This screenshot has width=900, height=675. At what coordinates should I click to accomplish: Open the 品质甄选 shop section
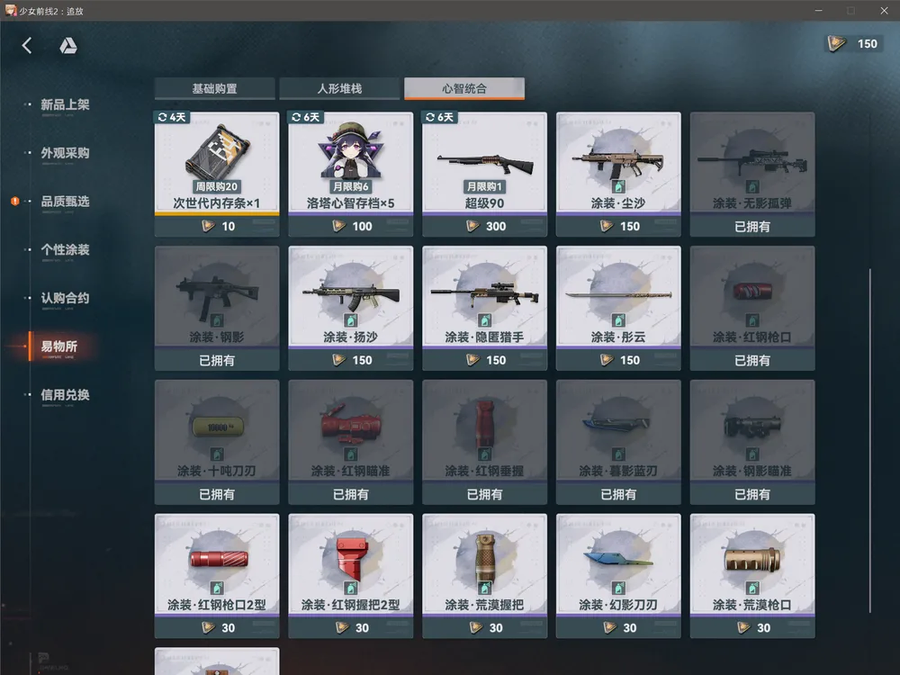[65, 202]
